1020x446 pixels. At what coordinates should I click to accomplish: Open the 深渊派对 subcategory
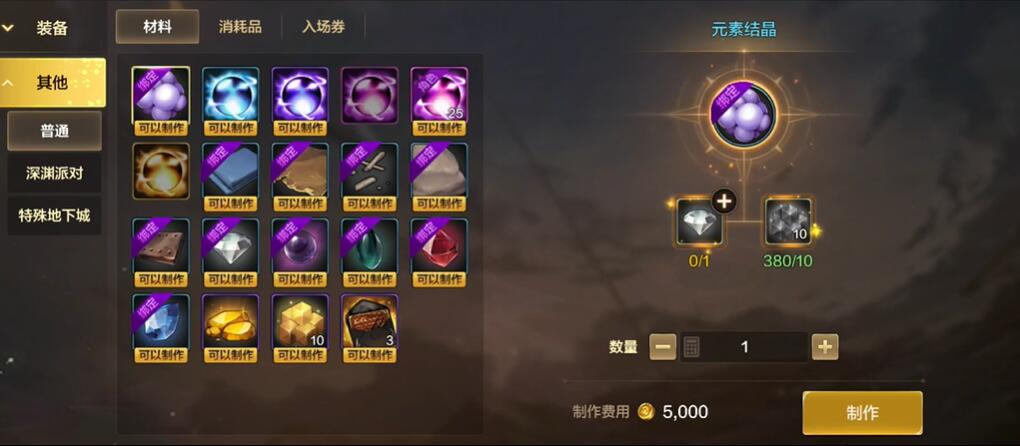click(x=55, y=173)
